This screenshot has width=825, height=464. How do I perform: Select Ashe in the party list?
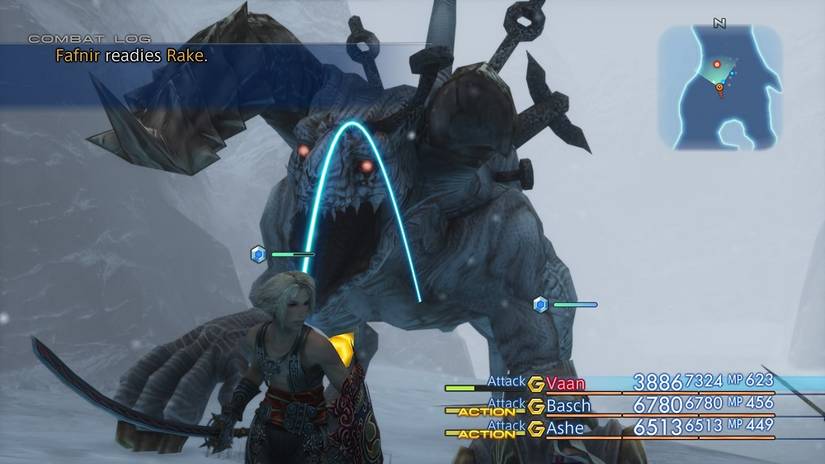pos(567,428)
